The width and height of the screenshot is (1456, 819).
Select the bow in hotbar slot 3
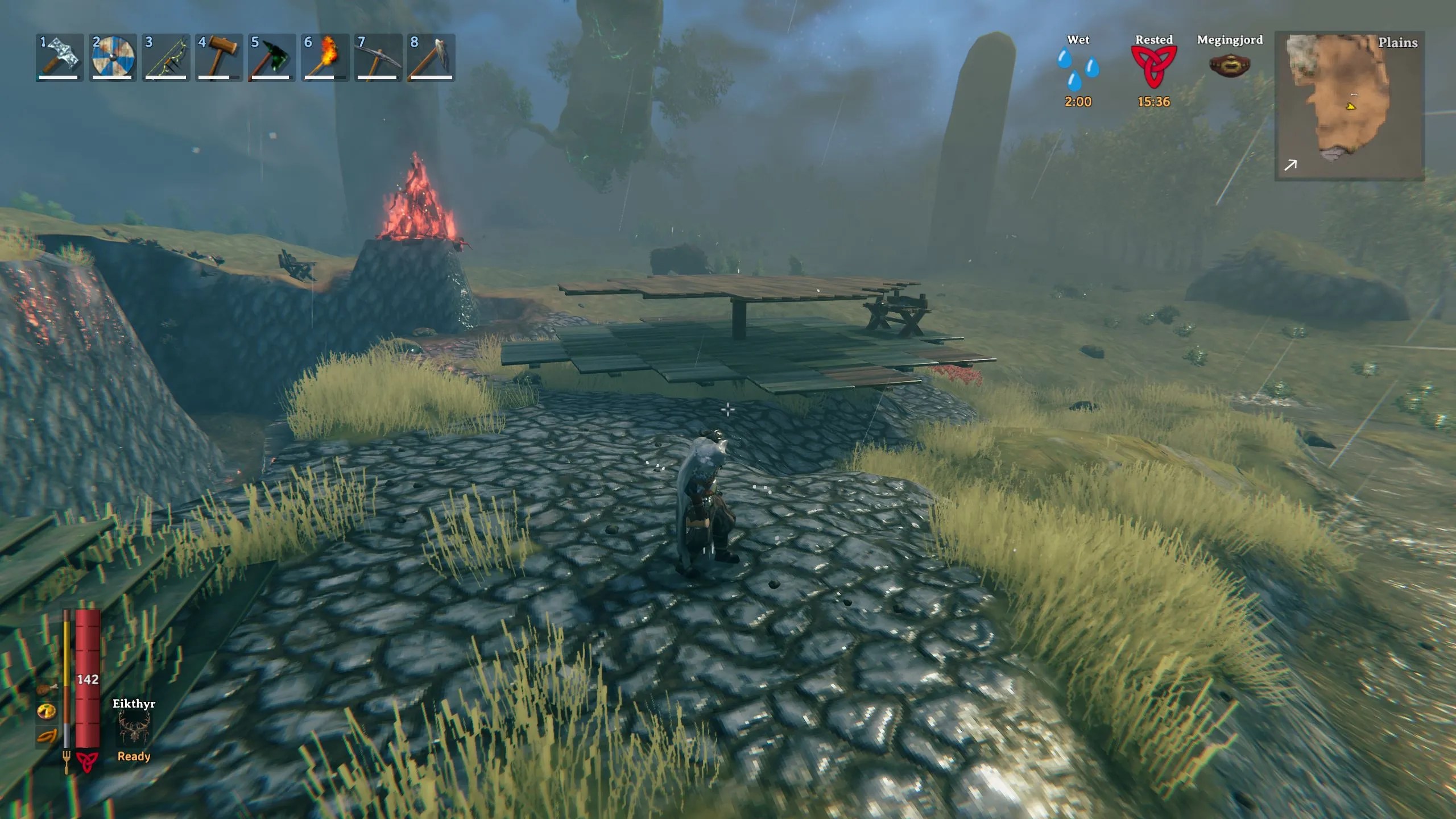(166, 59)
